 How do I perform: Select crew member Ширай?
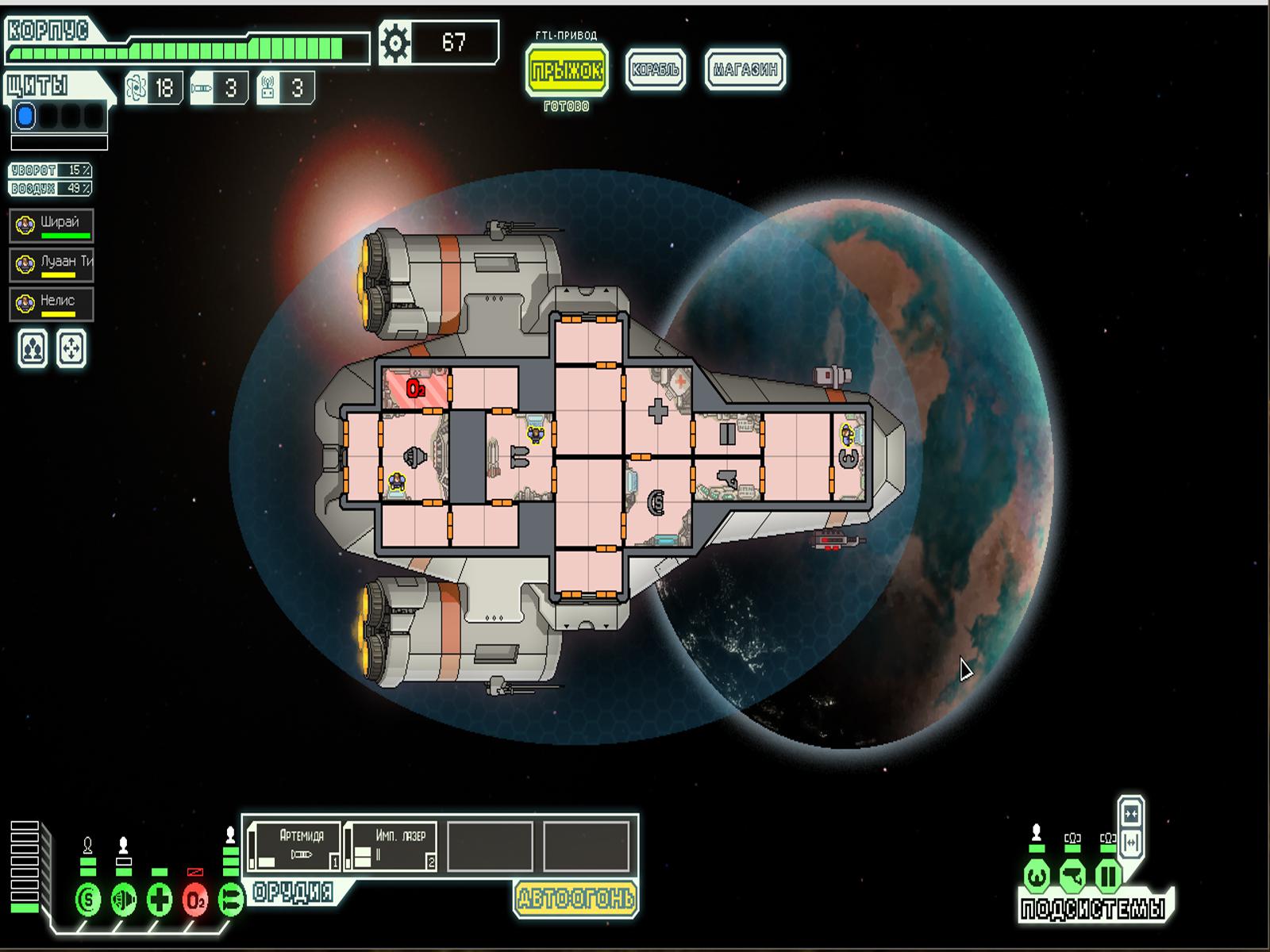click(x=52, y=225)
